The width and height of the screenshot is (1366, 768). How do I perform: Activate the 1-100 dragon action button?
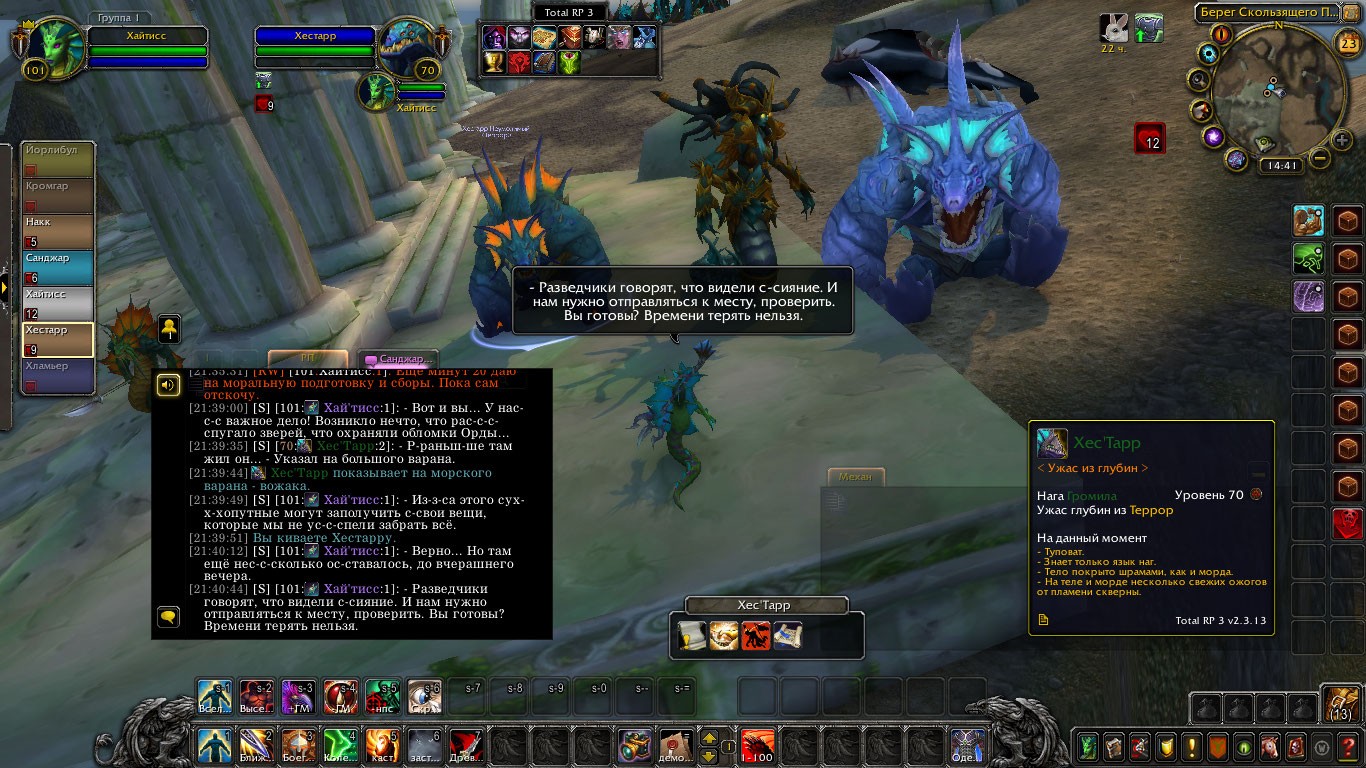(x=757, y=746)
